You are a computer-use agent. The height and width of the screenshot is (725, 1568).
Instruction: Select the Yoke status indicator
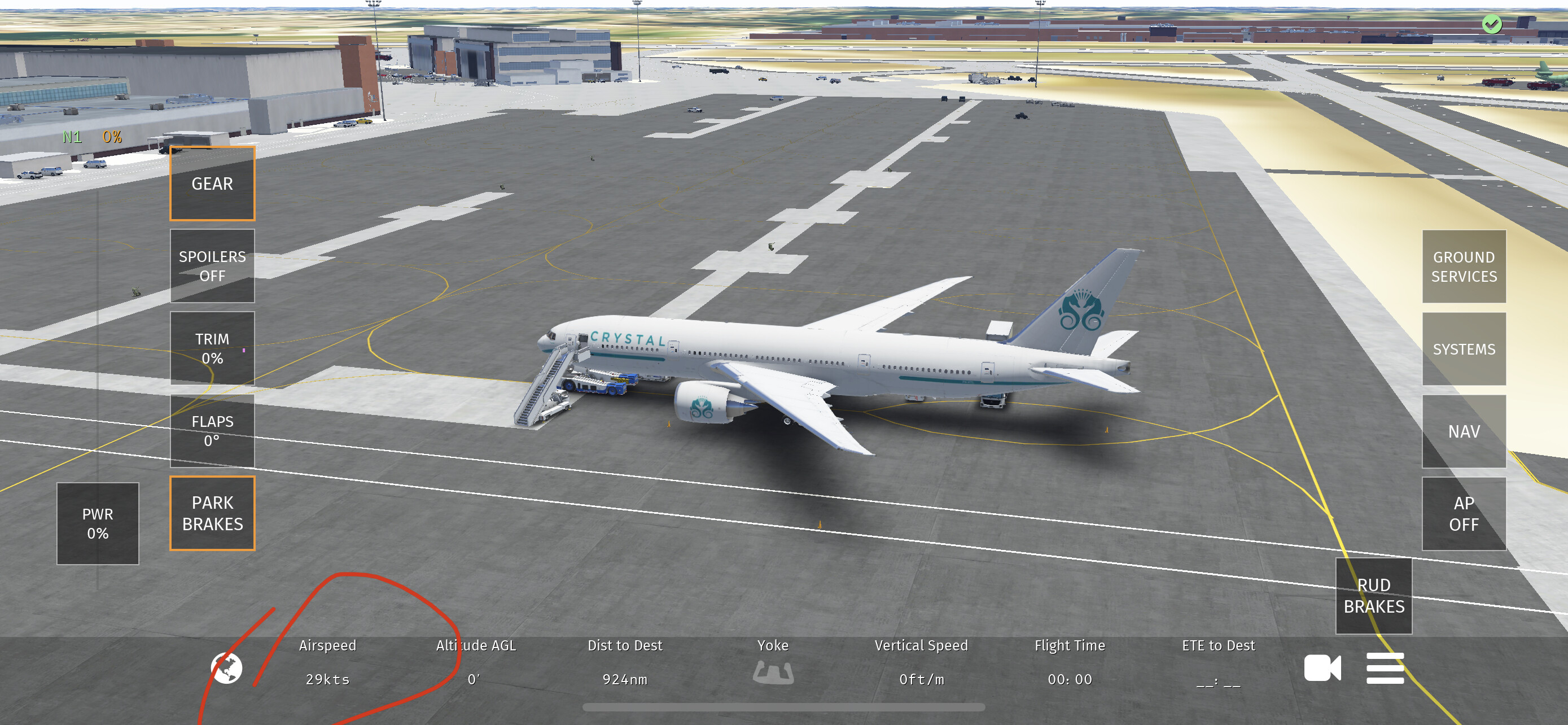click(x=773, y=672)
